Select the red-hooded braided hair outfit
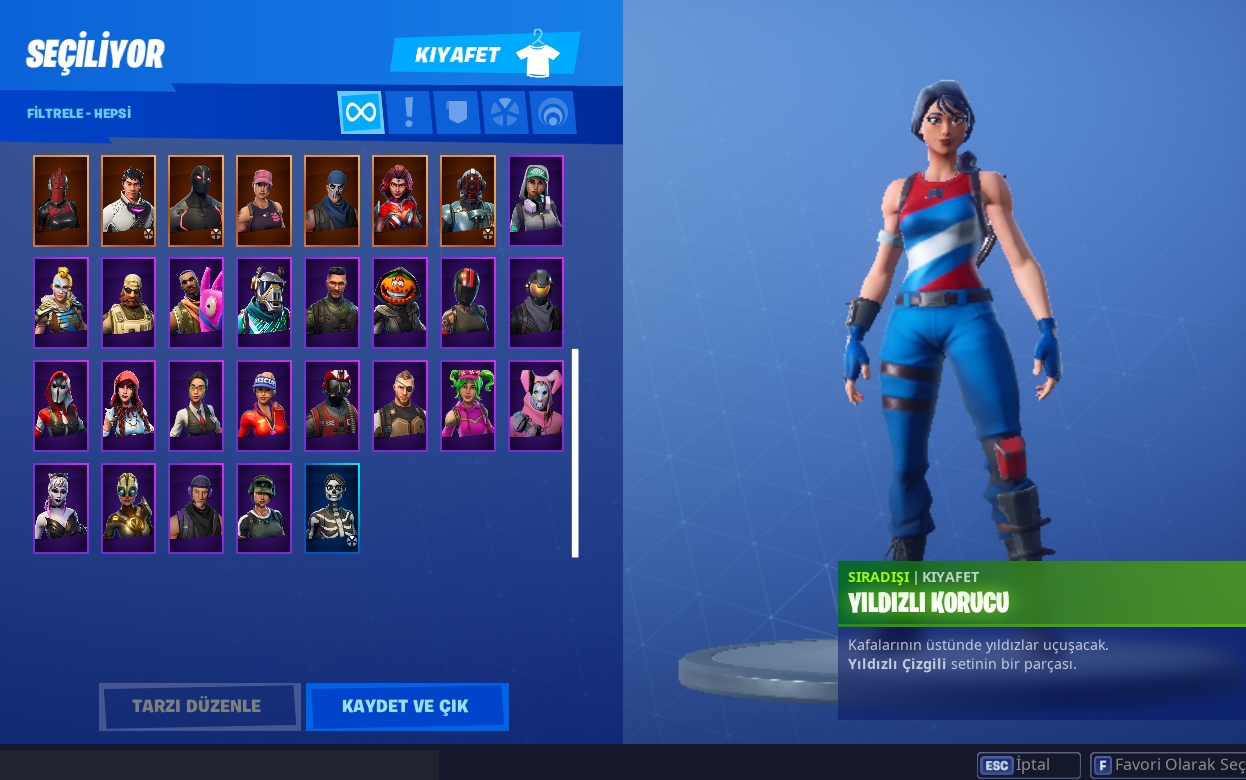Screen dimensions: 1246x780 128,406
